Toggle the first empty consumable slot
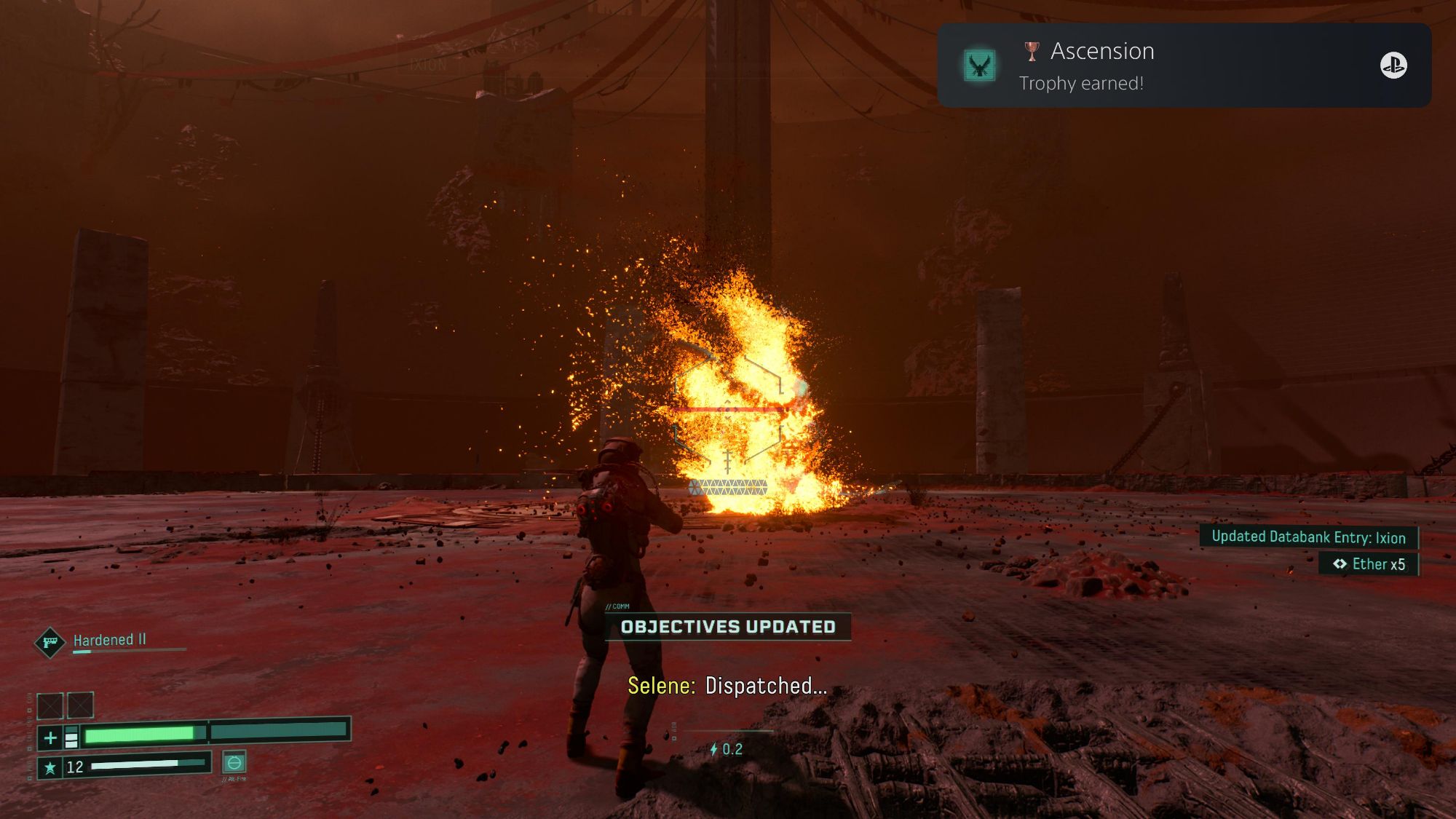This screenshot has width=1456, height=819. click(x=50, y=706)
